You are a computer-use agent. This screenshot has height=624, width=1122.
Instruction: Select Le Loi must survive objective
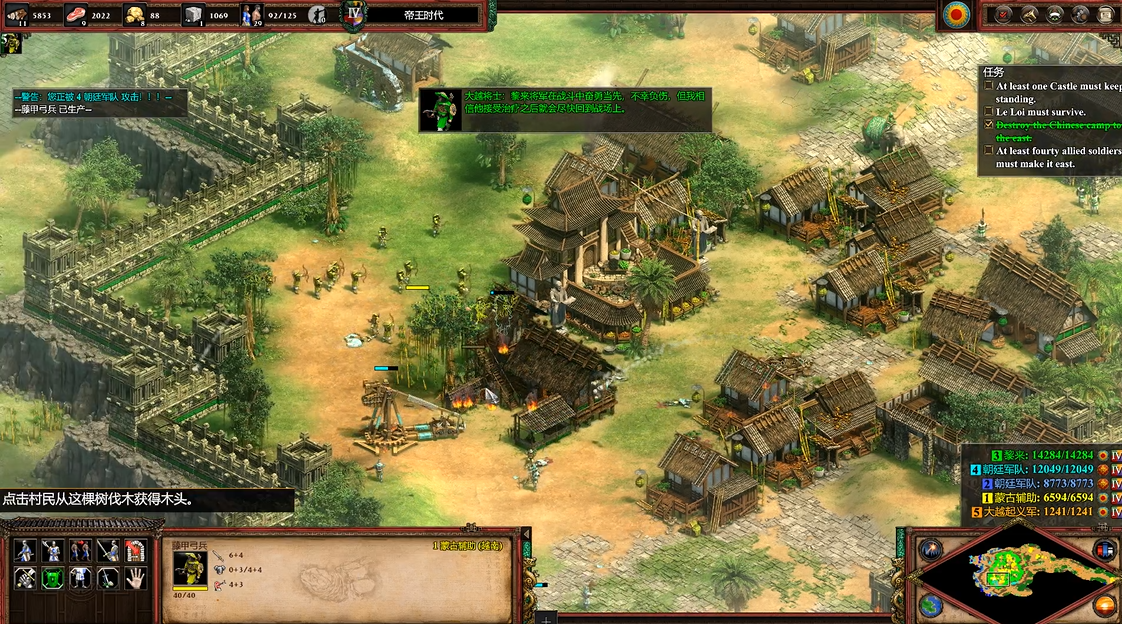coord(1039,112)
